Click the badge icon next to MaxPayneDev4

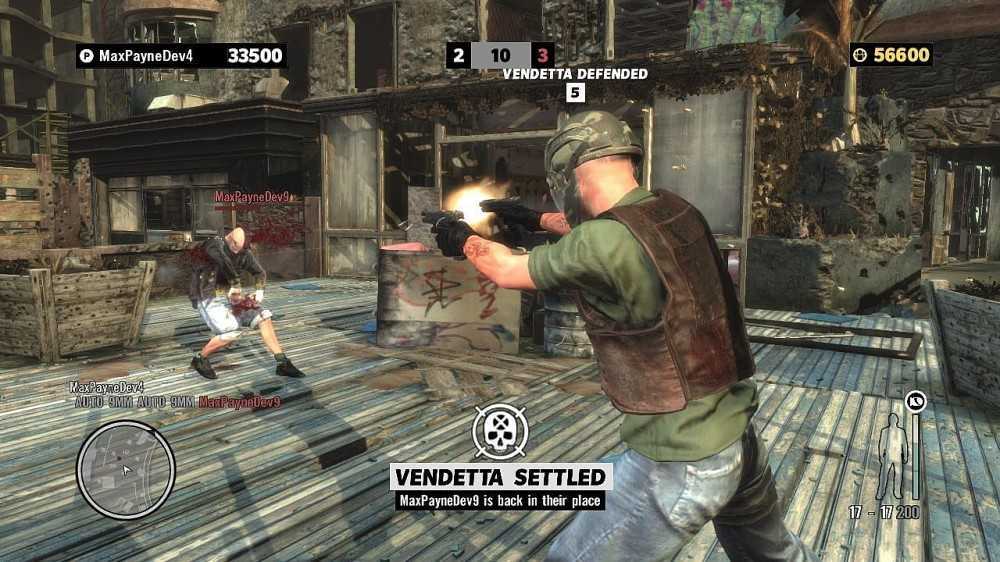87,56
